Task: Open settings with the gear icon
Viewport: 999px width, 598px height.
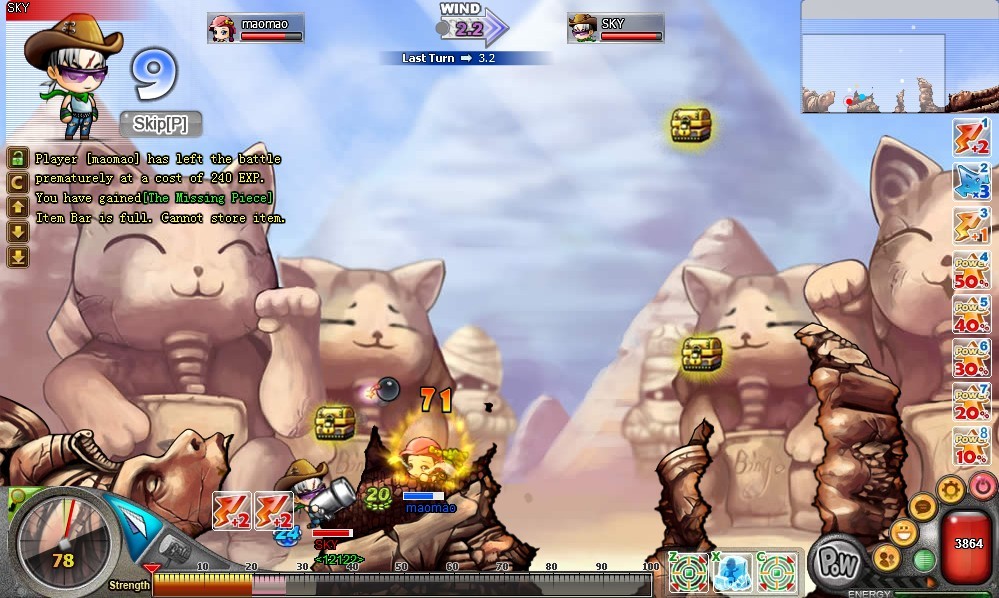Action: (950, 491)
